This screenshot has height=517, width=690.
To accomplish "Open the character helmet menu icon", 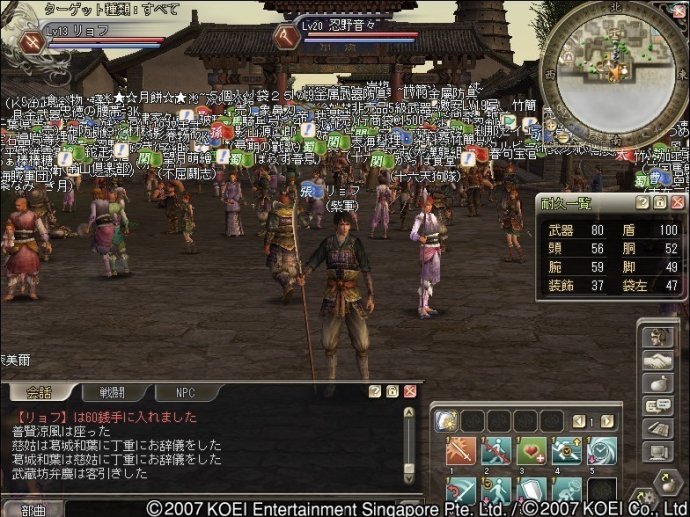I will (656, 337).
